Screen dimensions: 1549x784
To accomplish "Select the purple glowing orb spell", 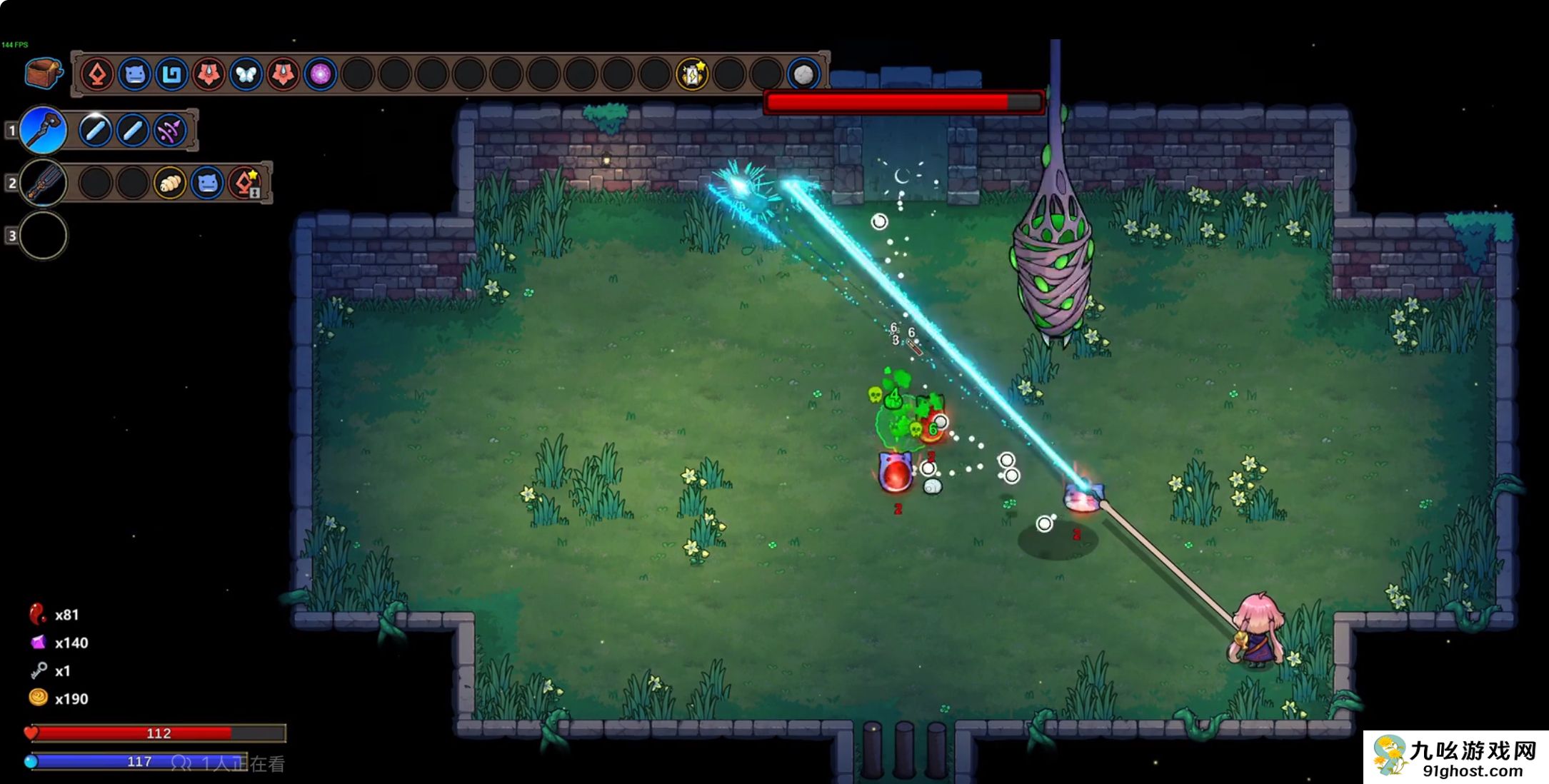I will [320, 74].
